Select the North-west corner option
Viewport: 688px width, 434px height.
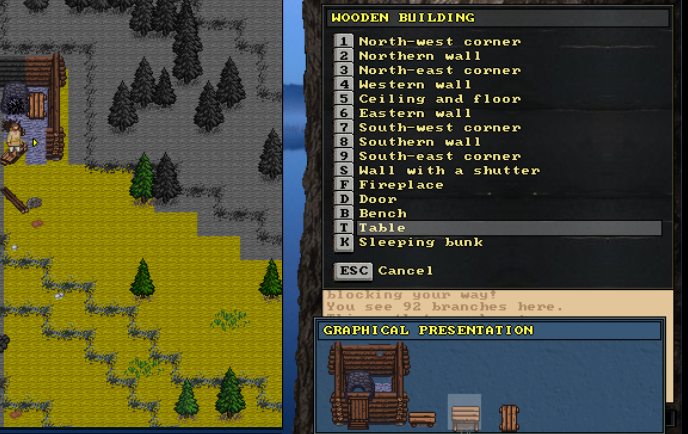point(439,42)
